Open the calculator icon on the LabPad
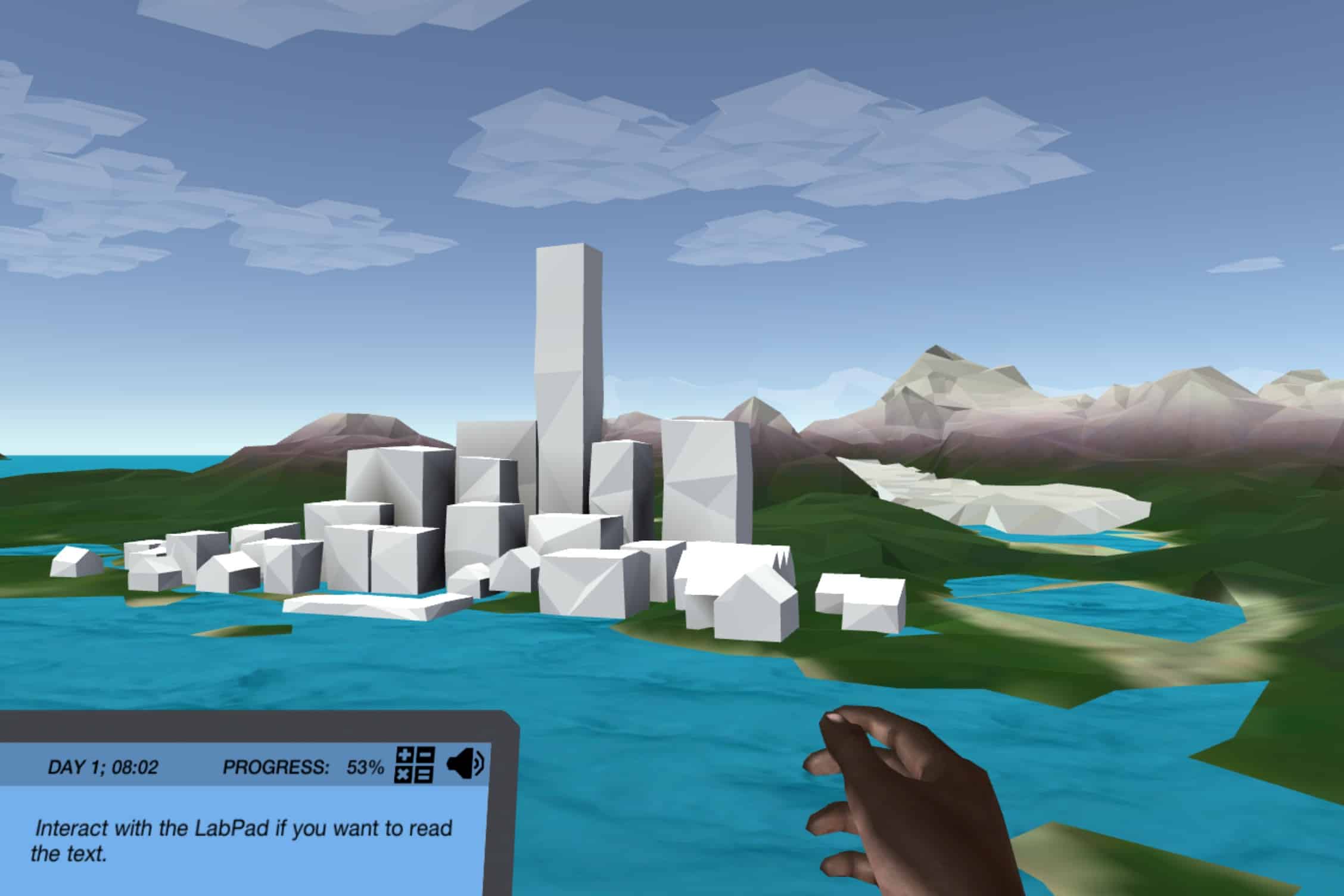This screenshot has height=896, width=1344. click(x=415, y=765)
